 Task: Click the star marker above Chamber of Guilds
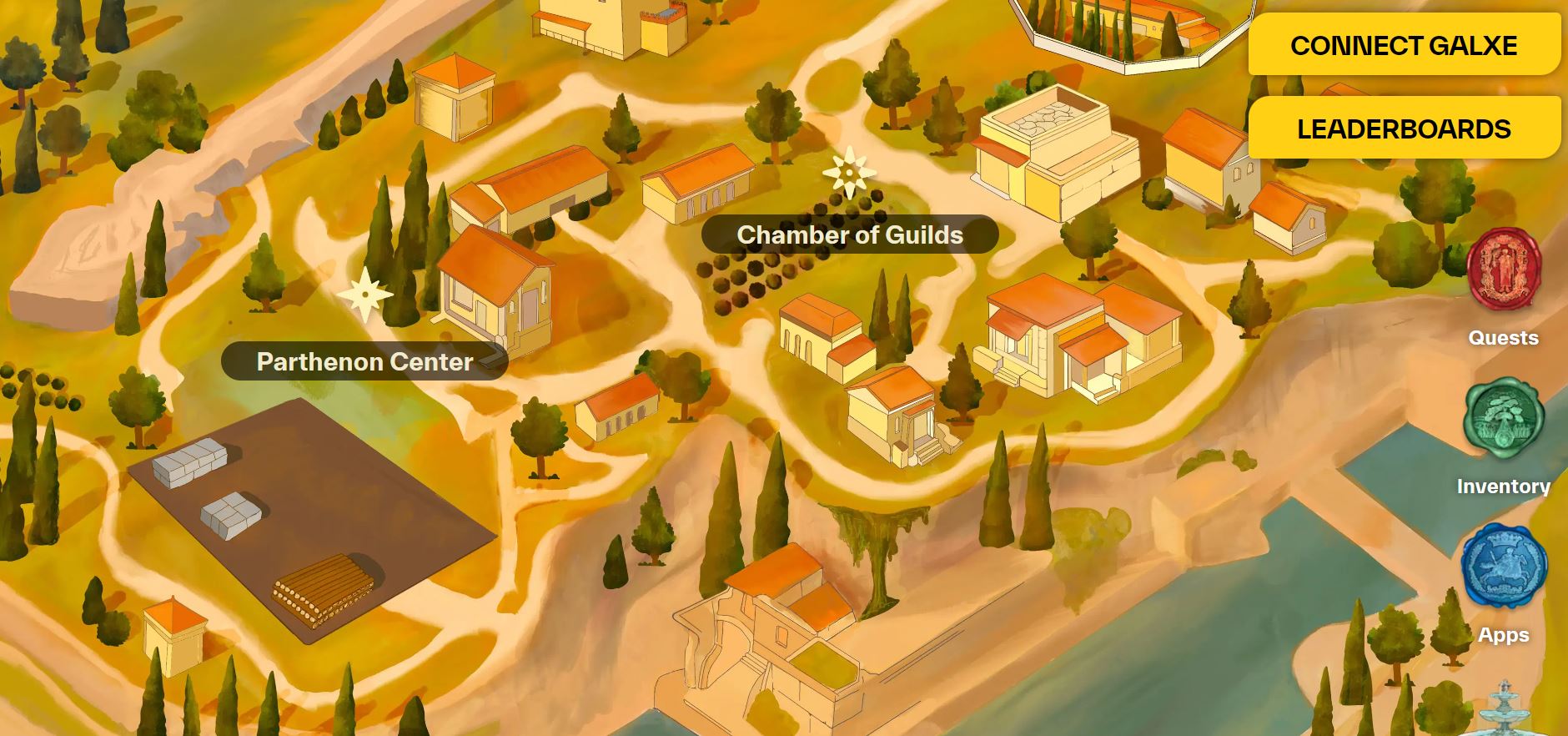click(x=849, y=173)
